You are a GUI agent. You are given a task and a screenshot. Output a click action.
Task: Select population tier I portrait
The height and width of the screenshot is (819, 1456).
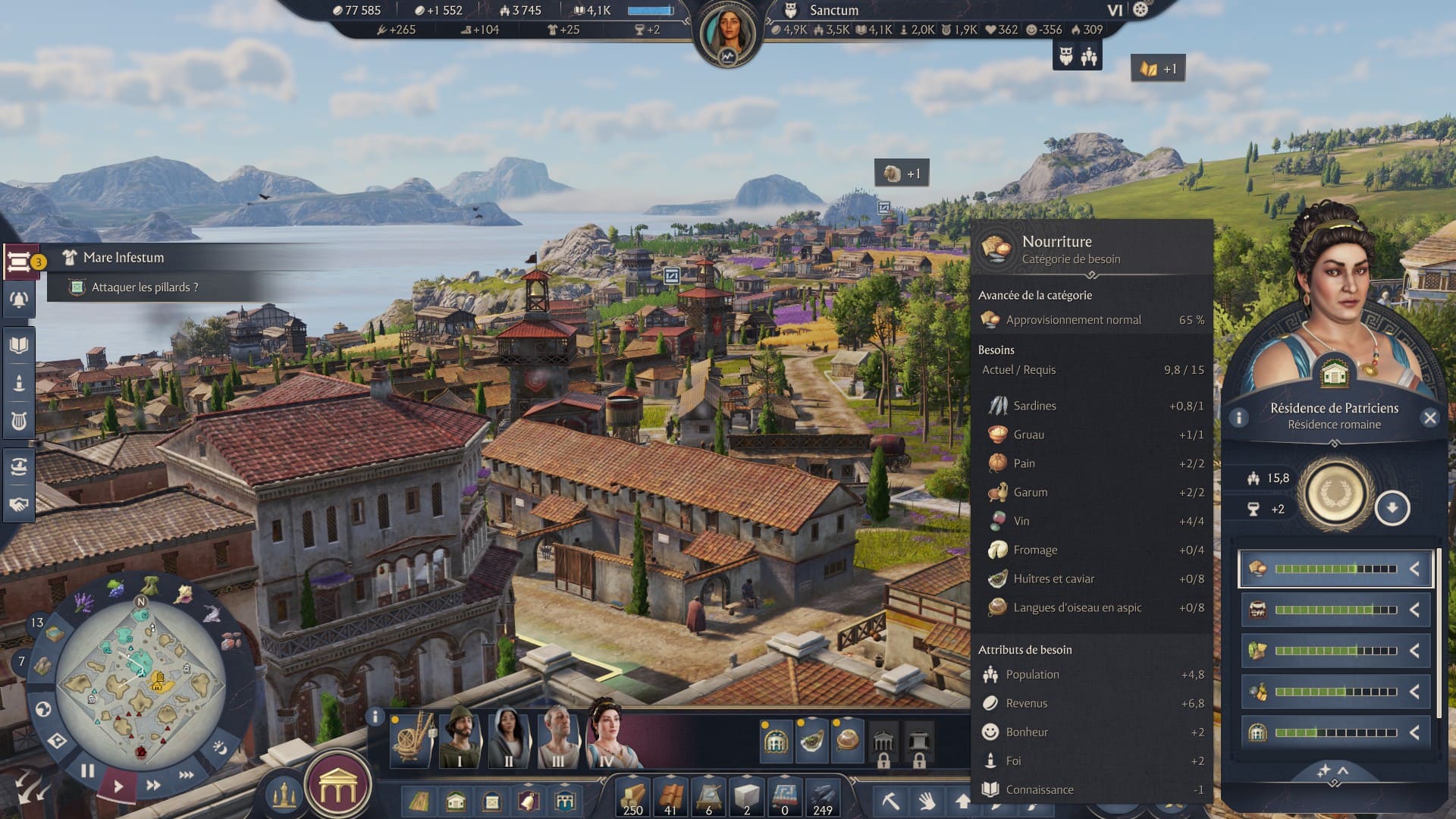click(x=463, y=735)
